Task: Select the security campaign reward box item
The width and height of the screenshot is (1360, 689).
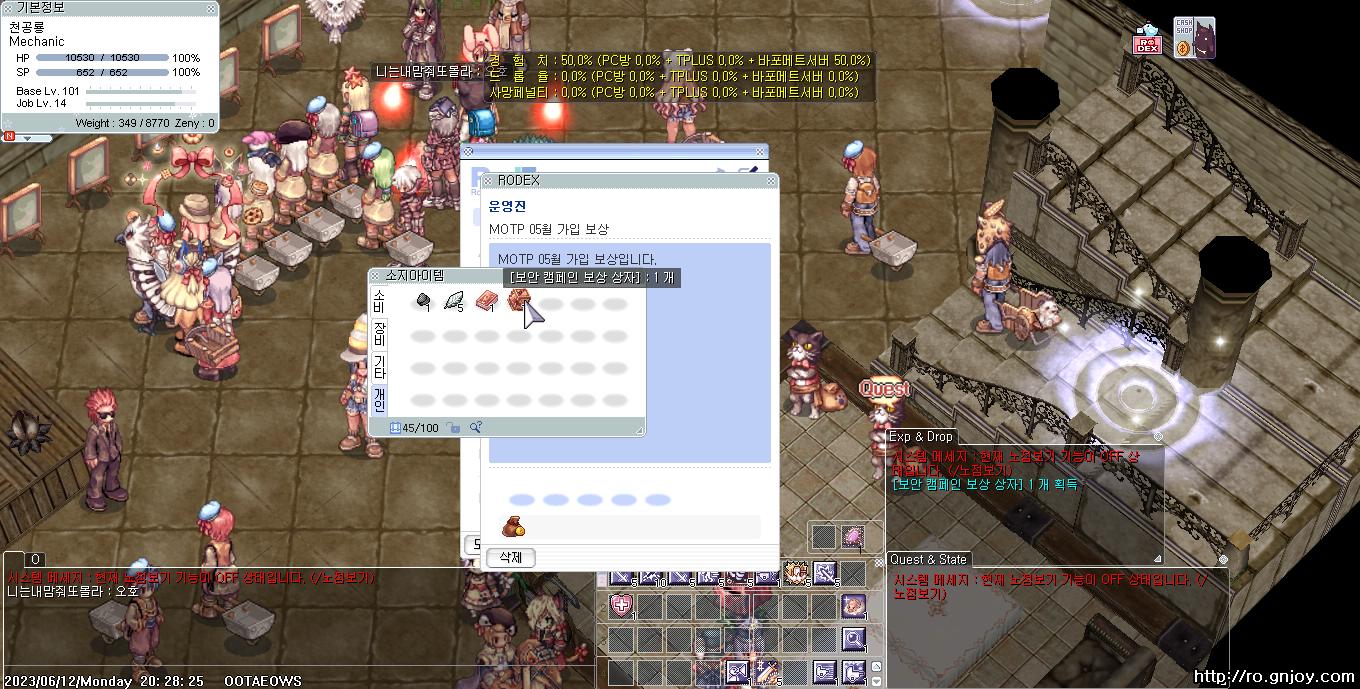Action: point(518,300)
